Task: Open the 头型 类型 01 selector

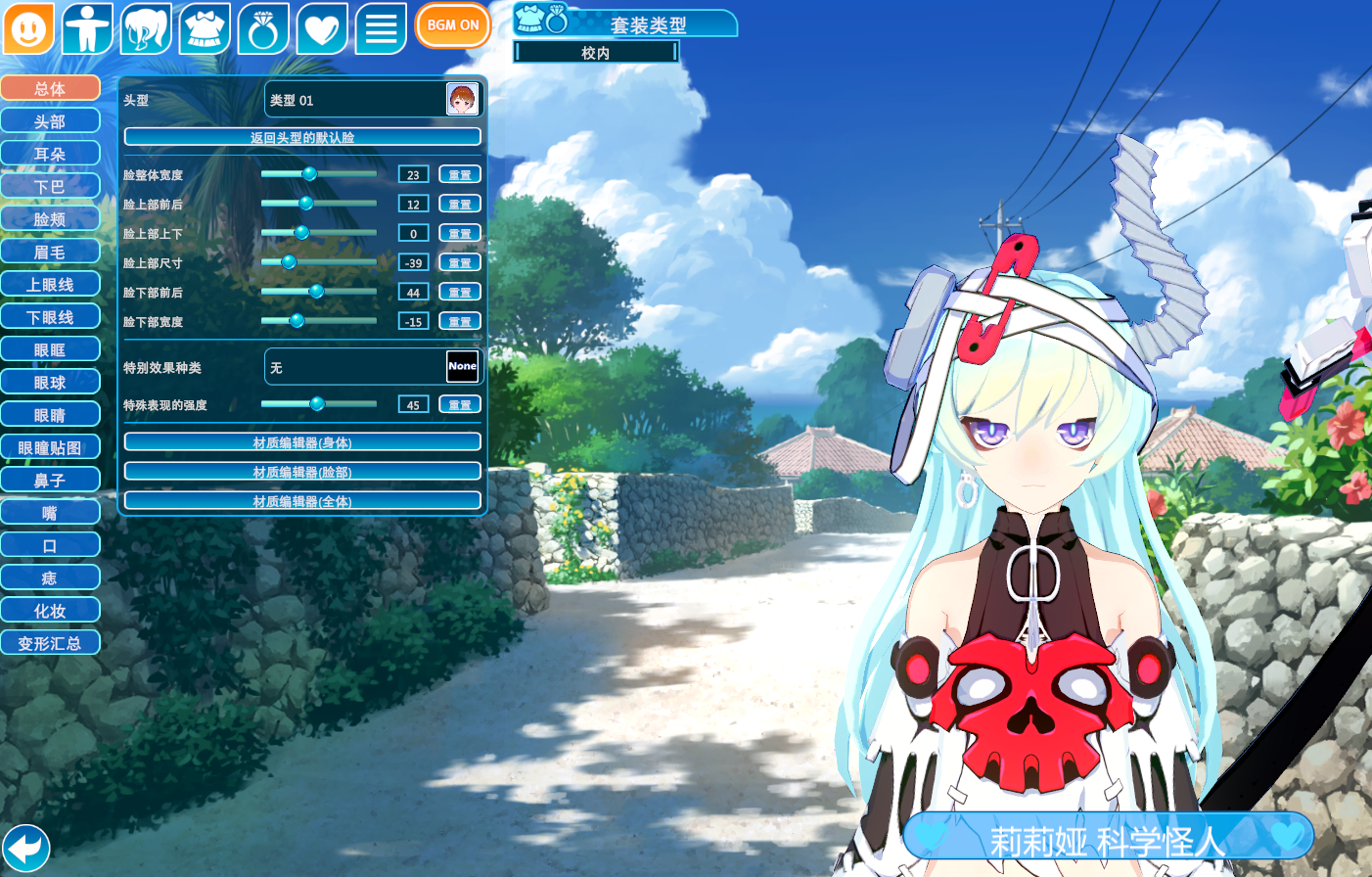Action: click(x=373, y=100)
